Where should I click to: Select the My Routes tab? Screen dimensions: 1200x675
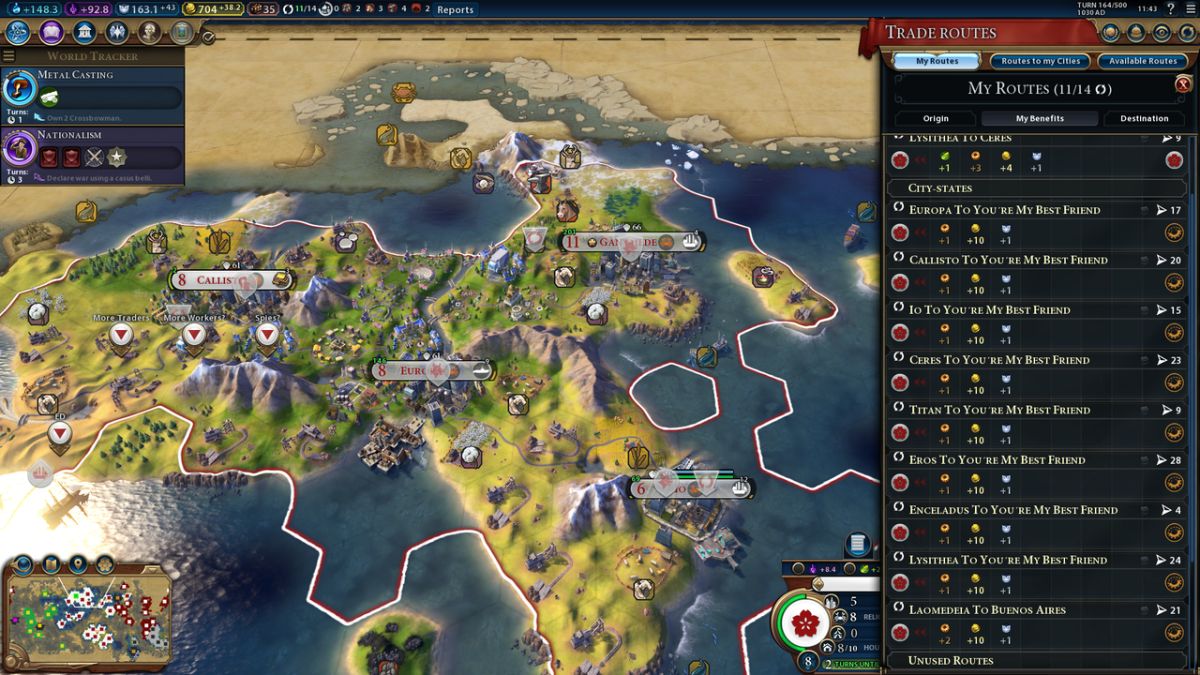pyautogui.click(x=937, y=61)
